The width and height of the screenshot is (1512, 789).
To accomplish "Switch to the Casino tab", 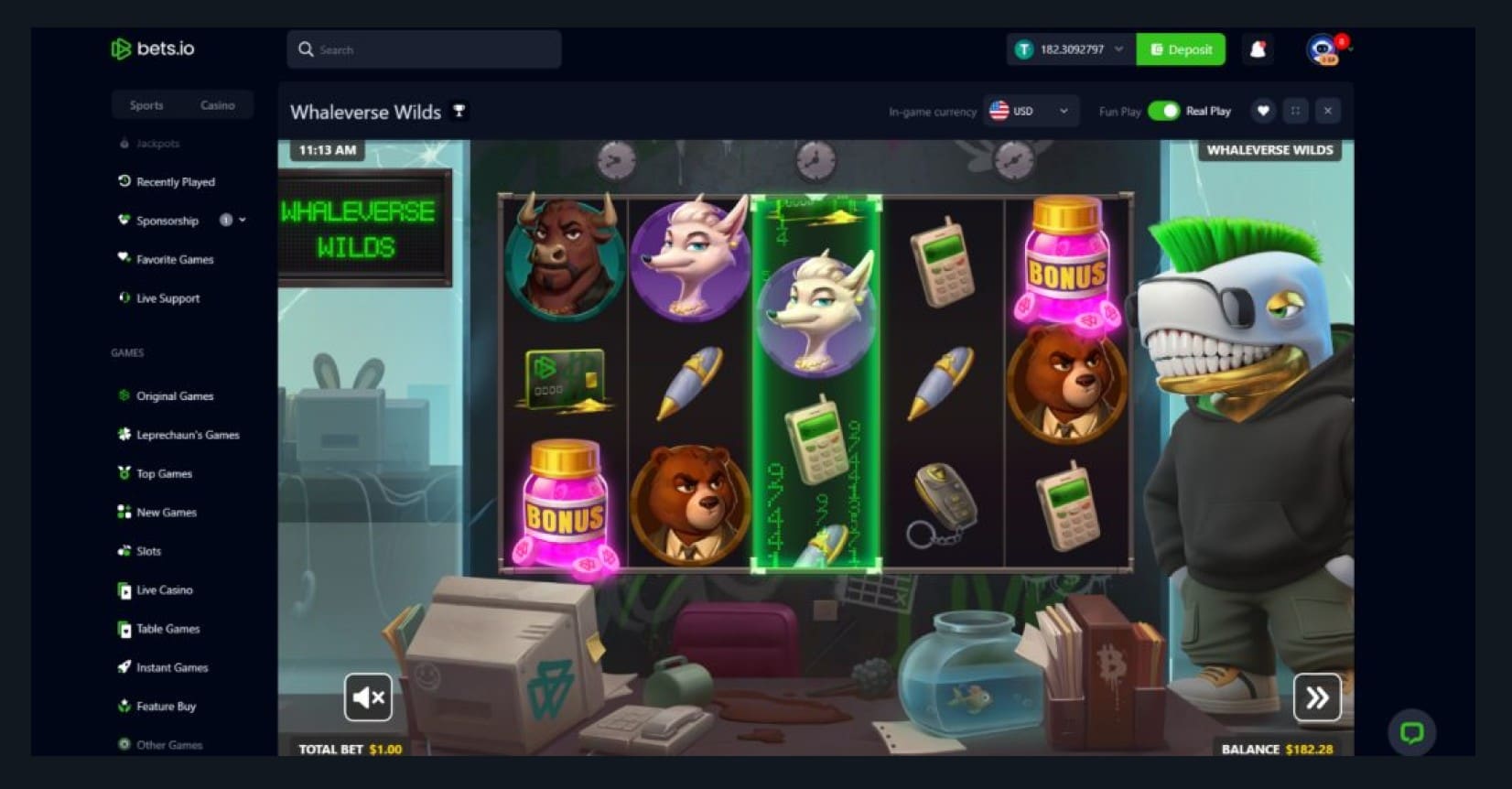I will click(x=218, y=105).
